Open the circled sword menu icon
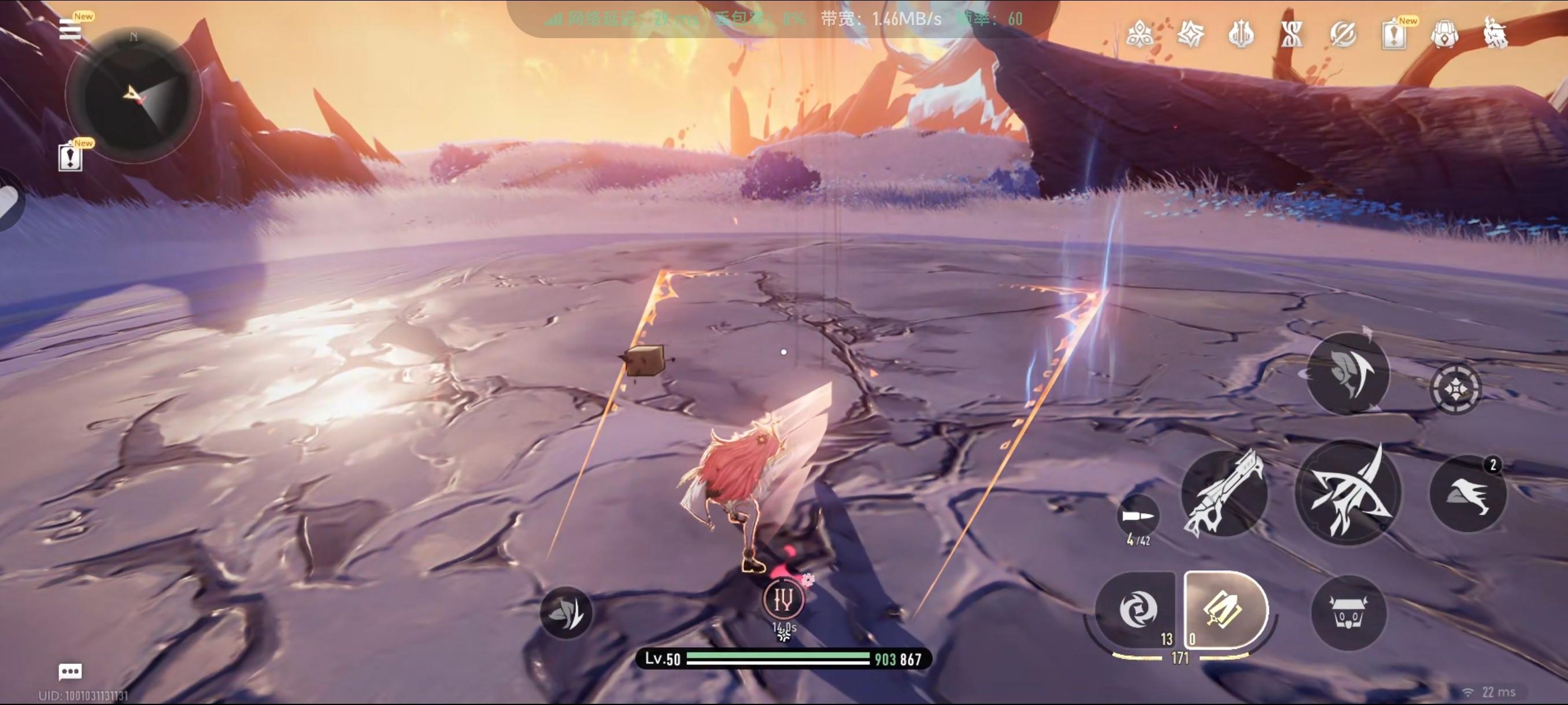This screenshot has height=705, width=1568. point(1343,34)
